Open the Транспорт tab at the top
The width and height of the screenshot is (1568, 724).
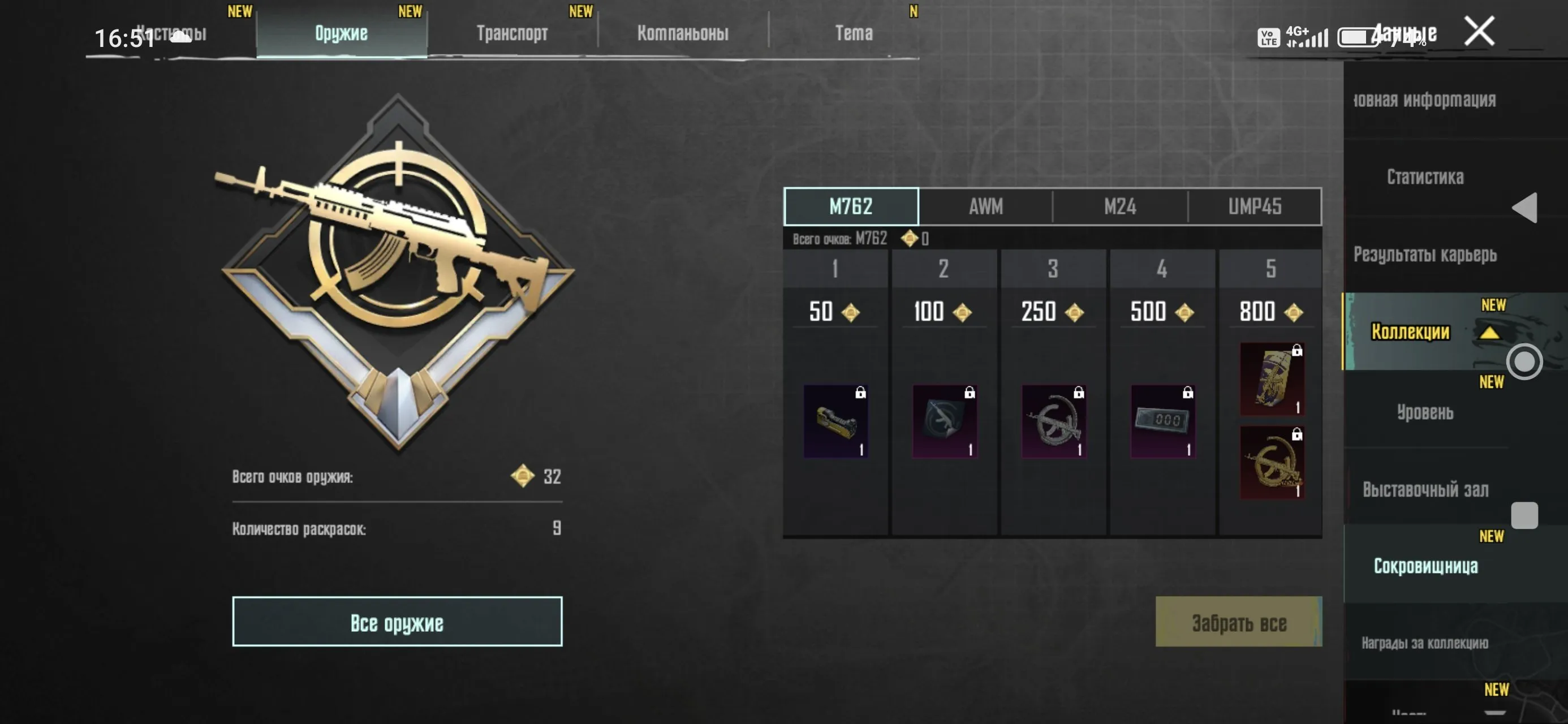[x=513, y=33]
